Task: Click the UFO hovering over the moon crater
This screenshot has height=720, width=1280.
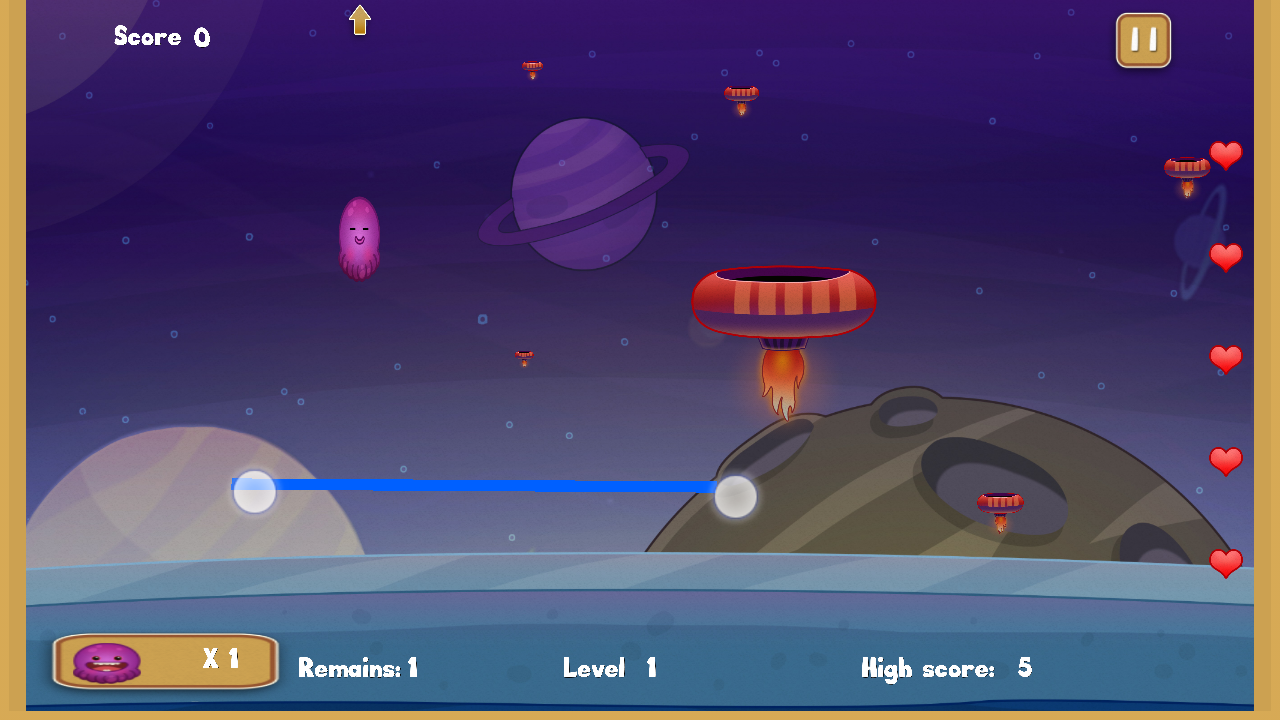Action: [x=999, y=502]
